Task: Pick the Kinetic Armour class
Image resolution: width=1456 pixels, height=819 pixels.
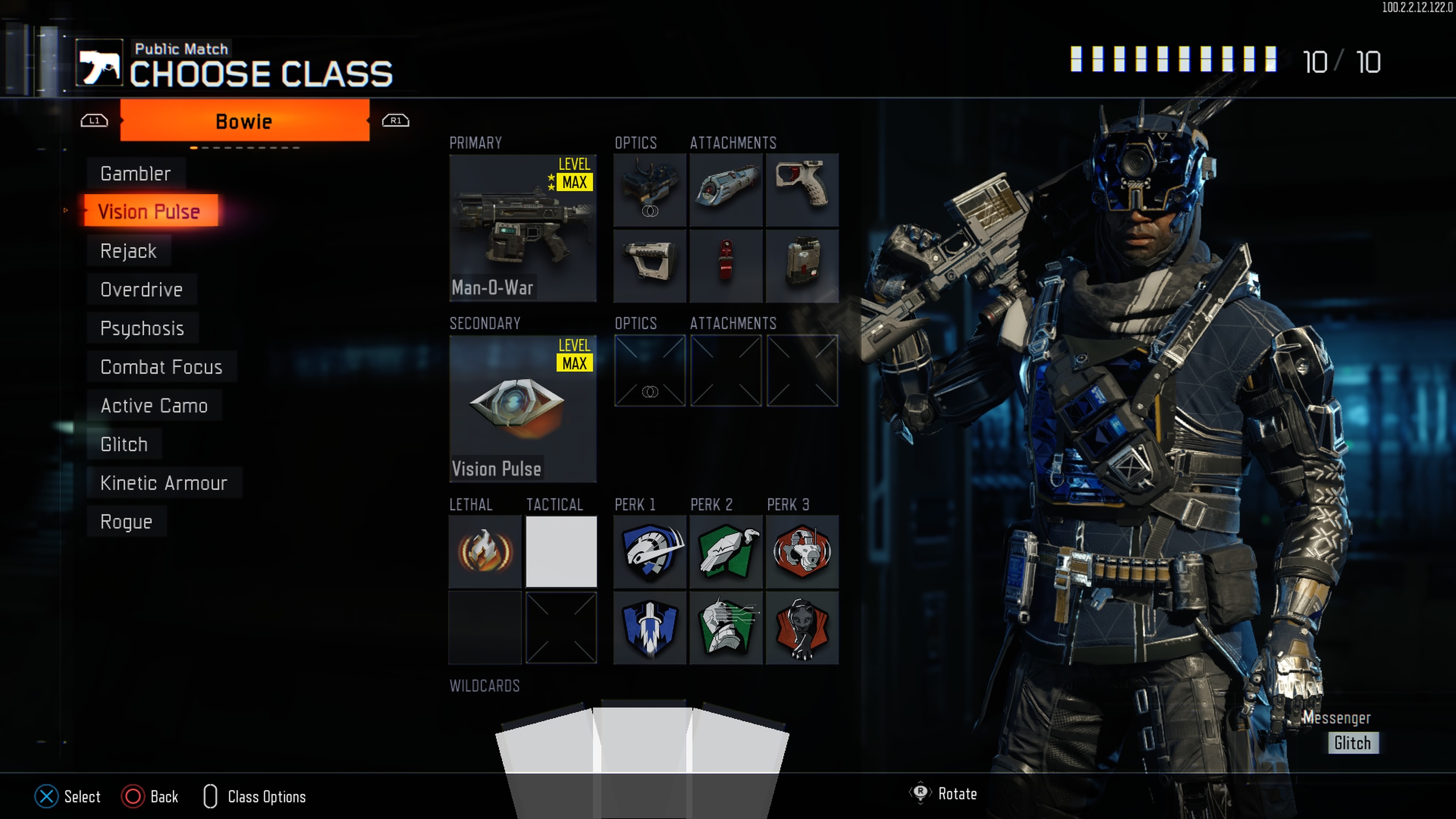Action: (x=163, y=483)
